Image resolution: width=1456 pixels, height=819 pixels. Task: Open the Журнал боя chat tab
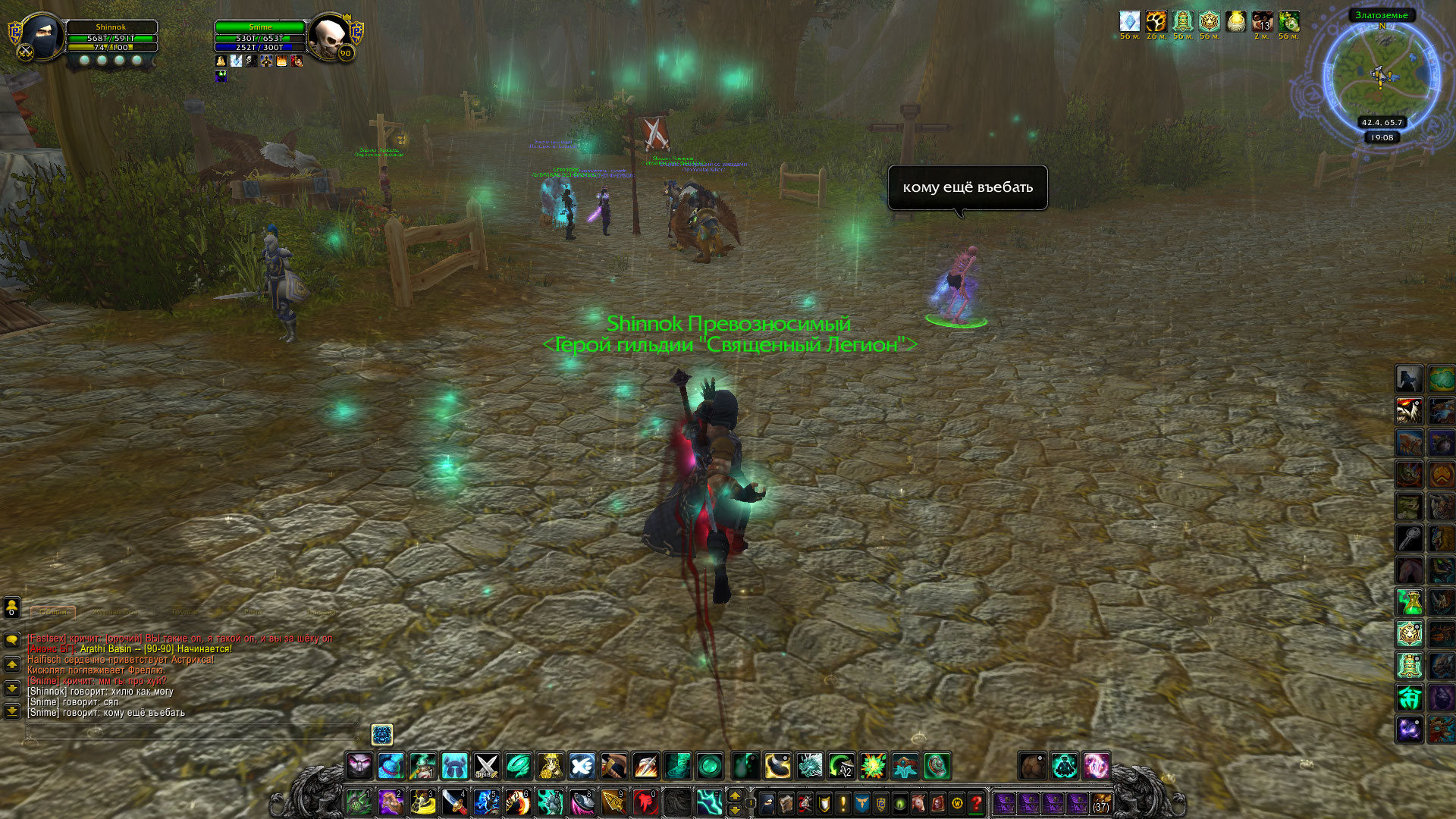(116, 612)
